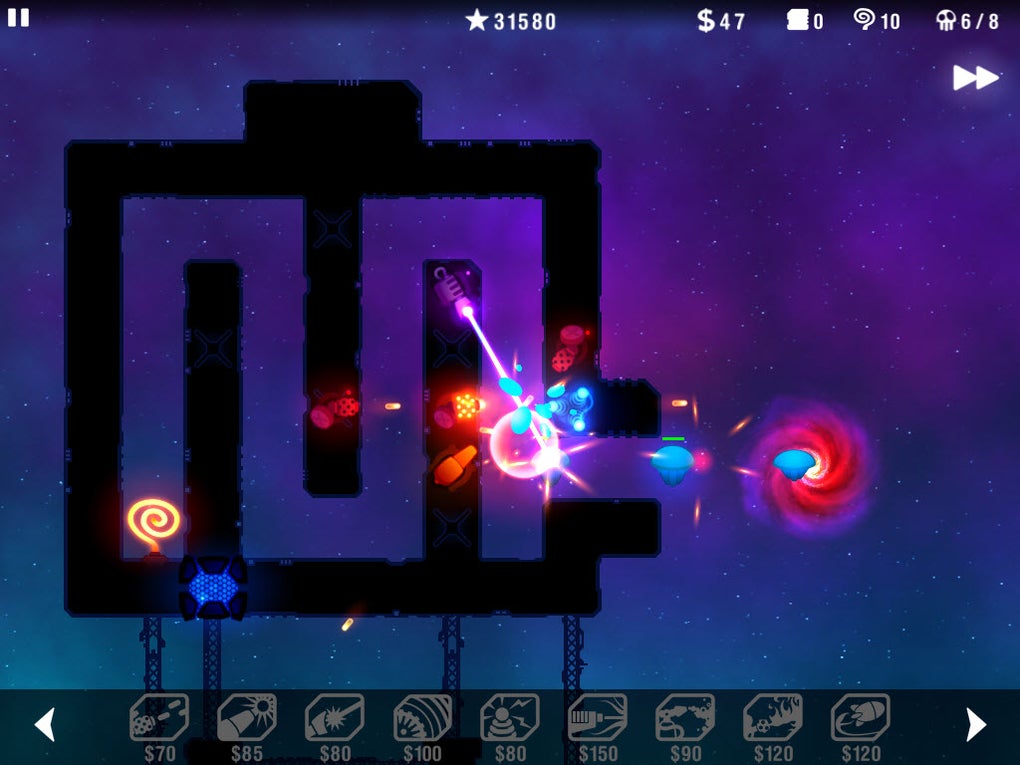Show more towers with the right arrow
This screenshot has width=1020, height=765.
pos(975,724)
